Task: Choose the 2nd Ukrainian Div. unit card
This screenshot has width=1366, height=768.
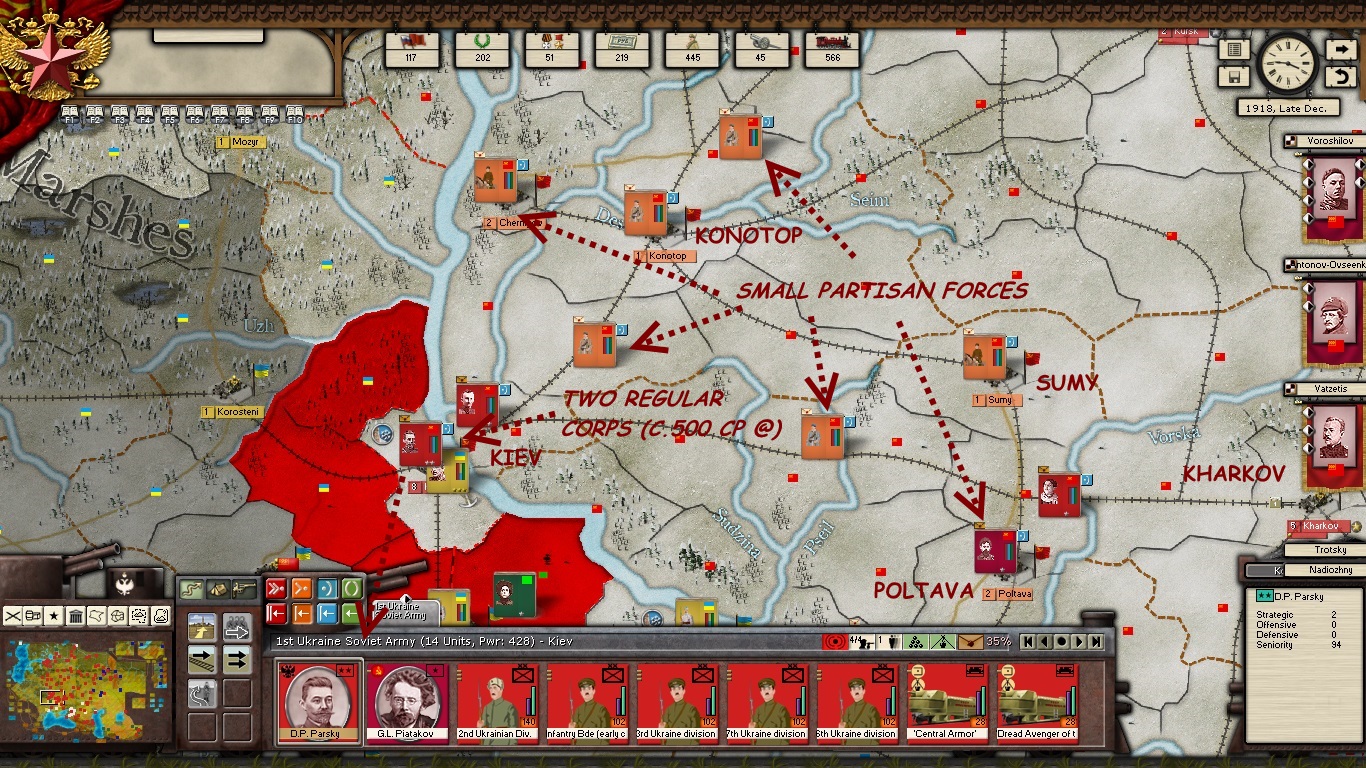Action: pyautogui.click(x=496, y=702)
